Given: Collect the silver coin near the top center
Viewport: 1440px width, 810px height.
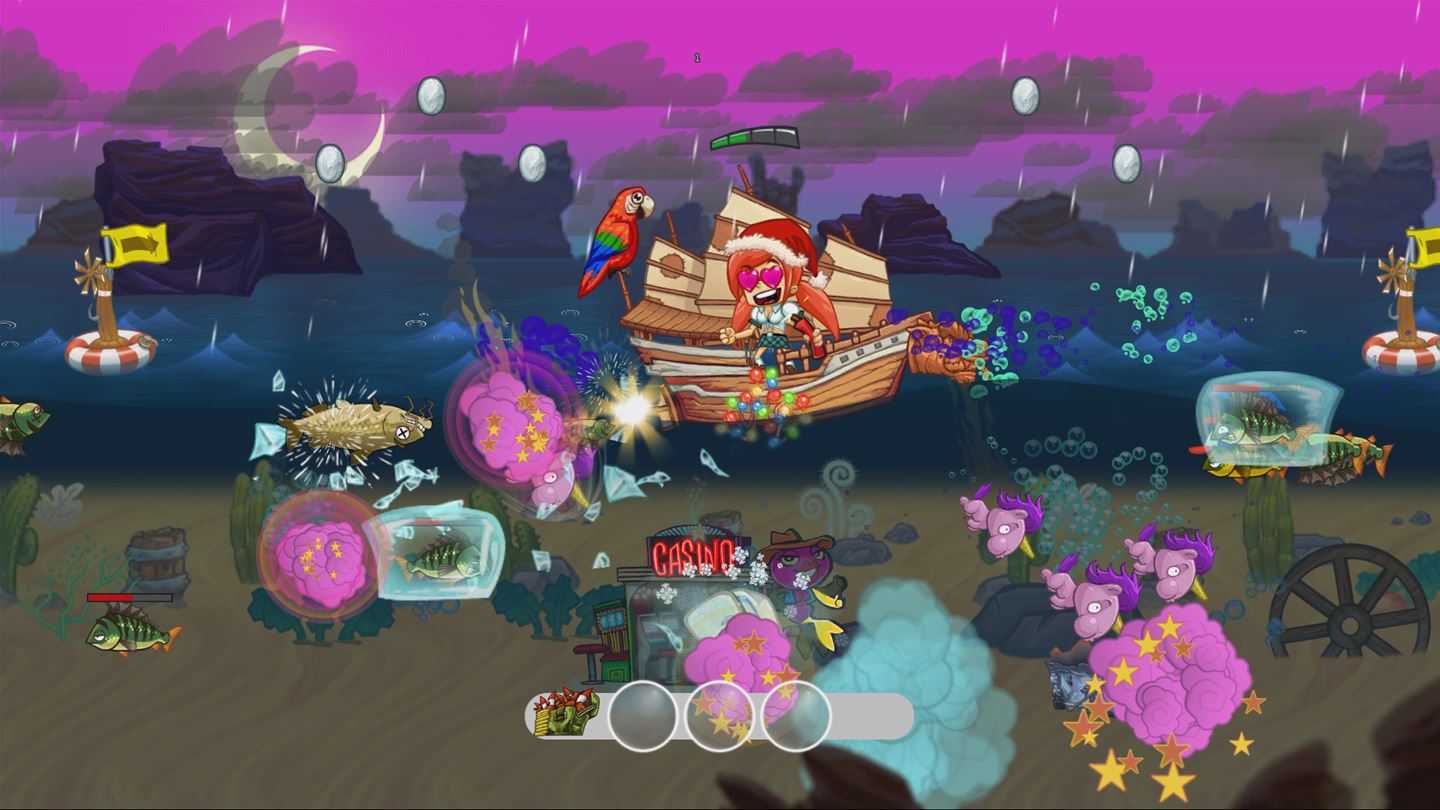Looking at the screenshot, I should [531, 159].
